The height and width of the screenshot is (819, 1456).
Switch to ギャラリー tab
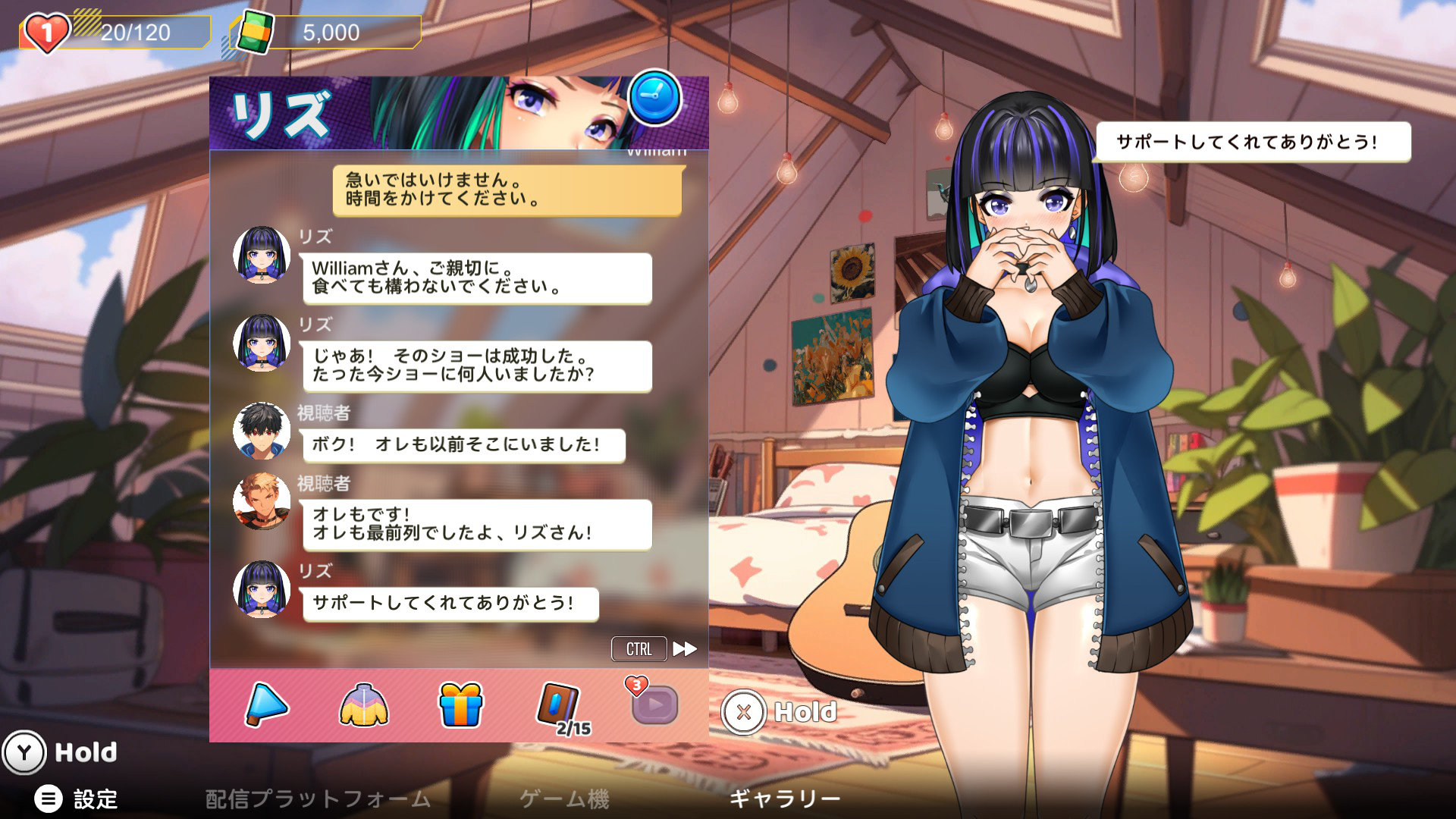tap(784, 799)
